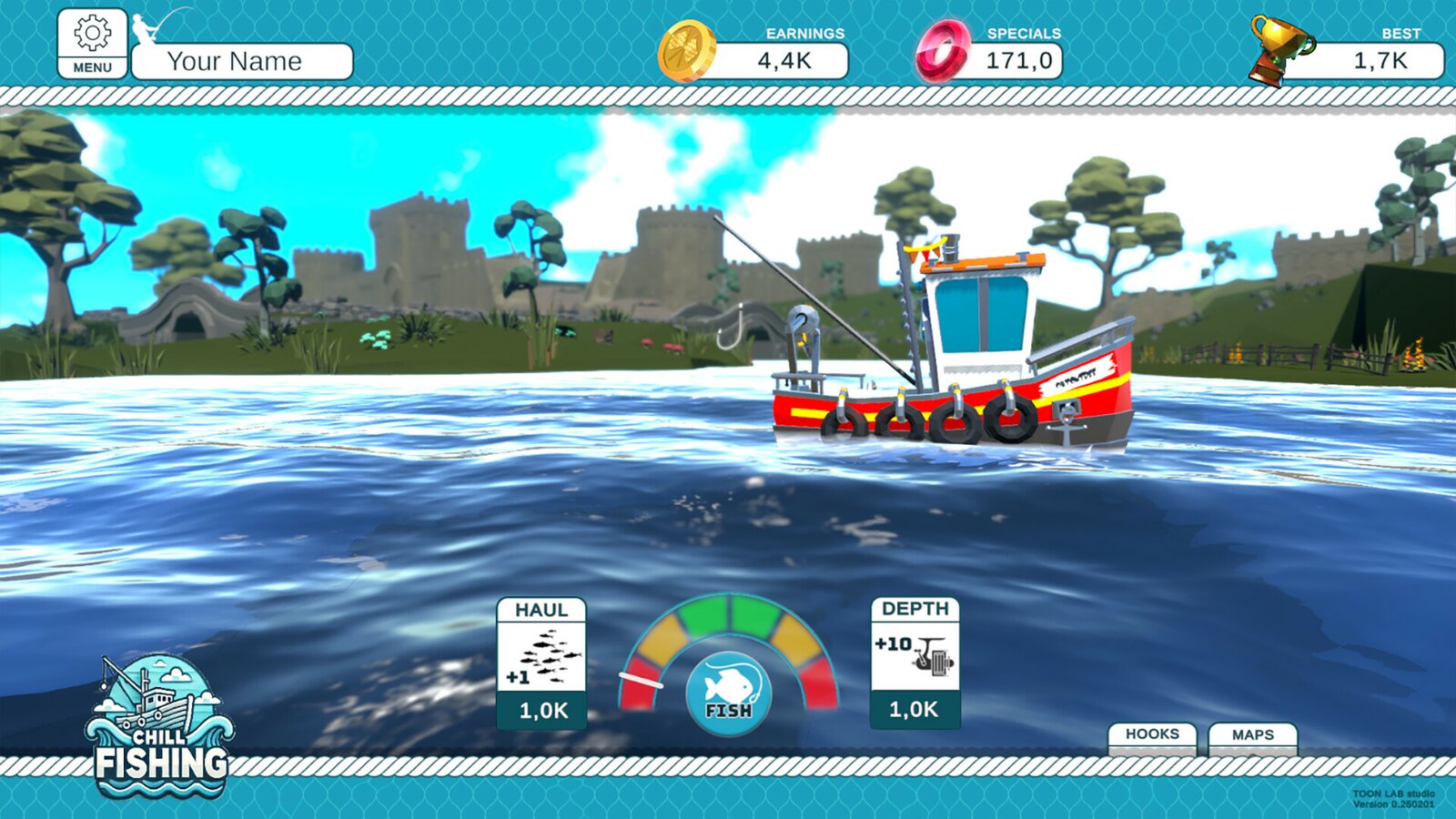1456x819 pixels.
Task: Open the HOOKS panel
Action: click(1153, 733)
